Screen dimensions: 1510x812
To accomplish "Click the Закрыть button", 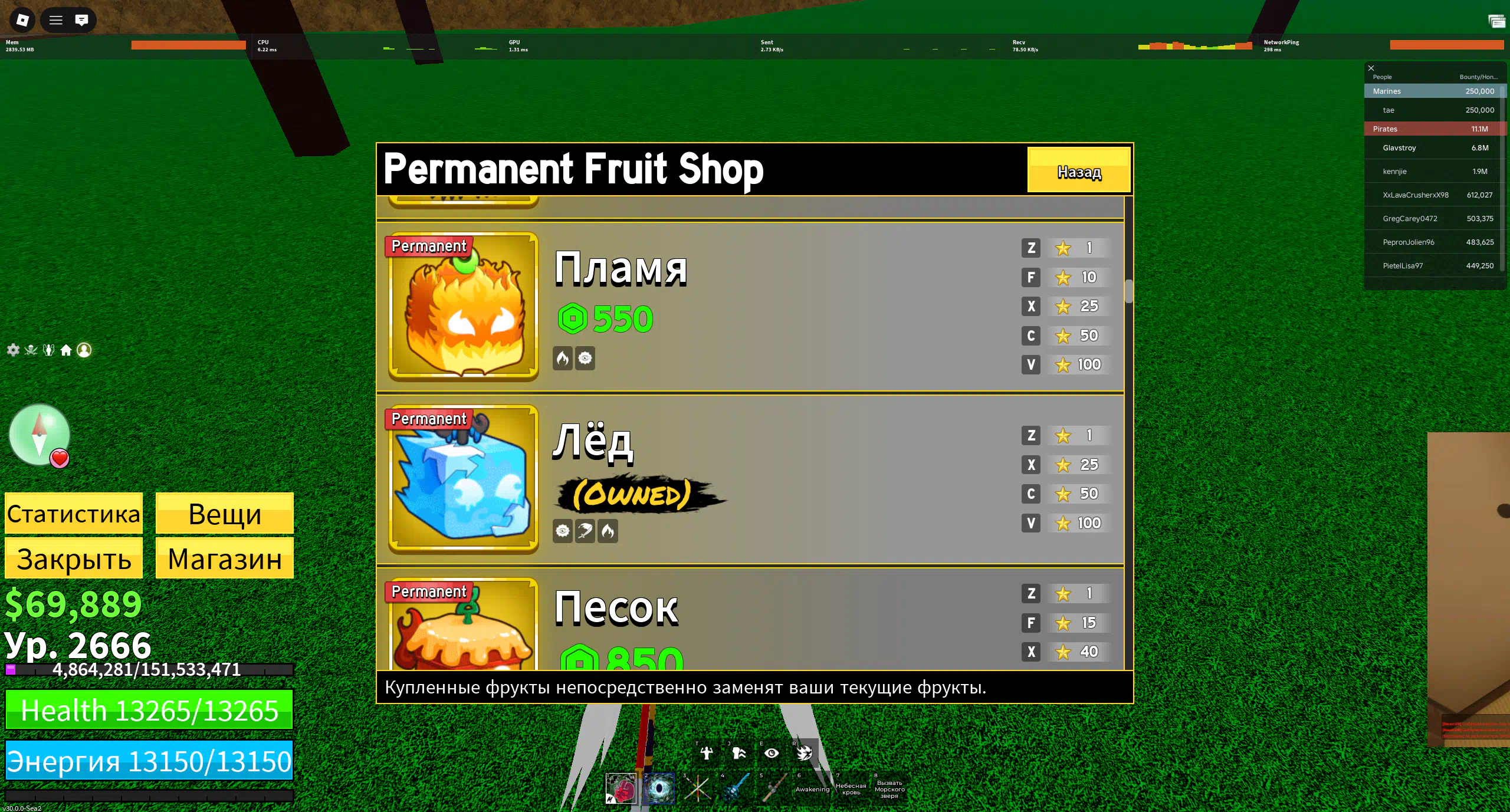I will click(74, 558).
